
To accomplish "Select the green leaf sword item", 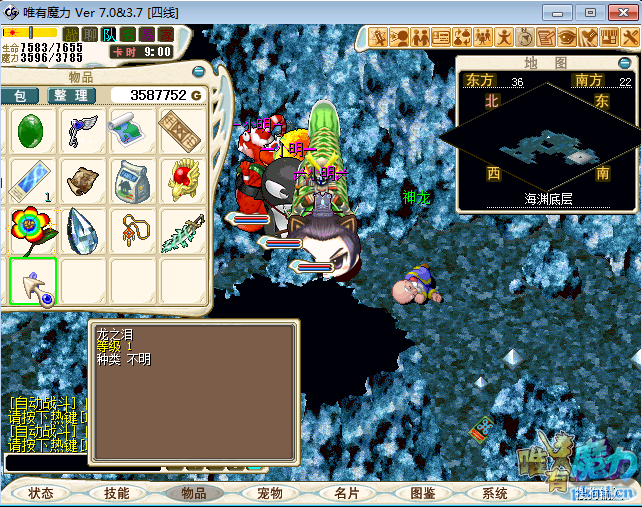I will click(x=184, y=232).
